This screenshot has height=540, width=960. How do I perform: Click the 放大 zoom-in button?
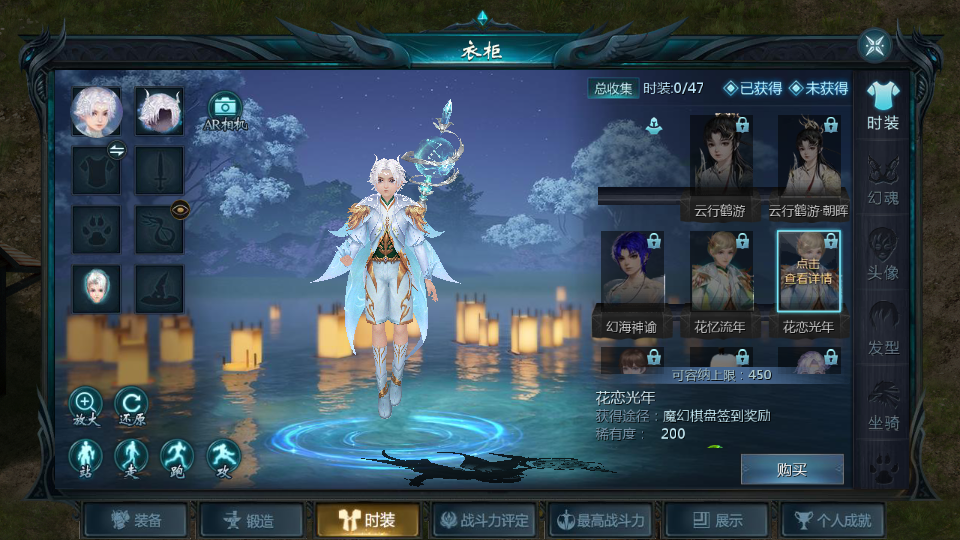85,403
